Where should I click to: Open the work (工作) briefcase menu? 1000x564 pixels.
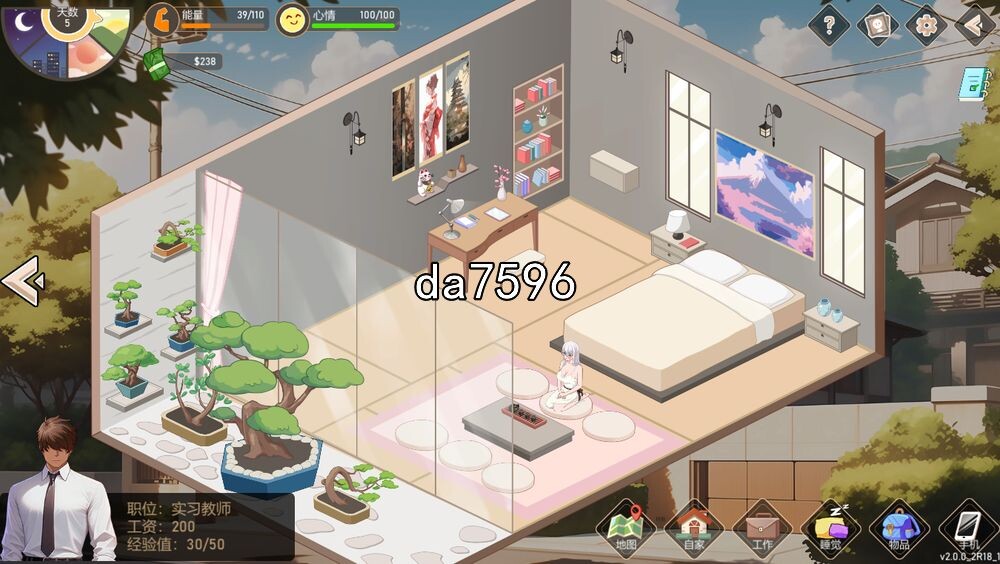tap(762, 527)
